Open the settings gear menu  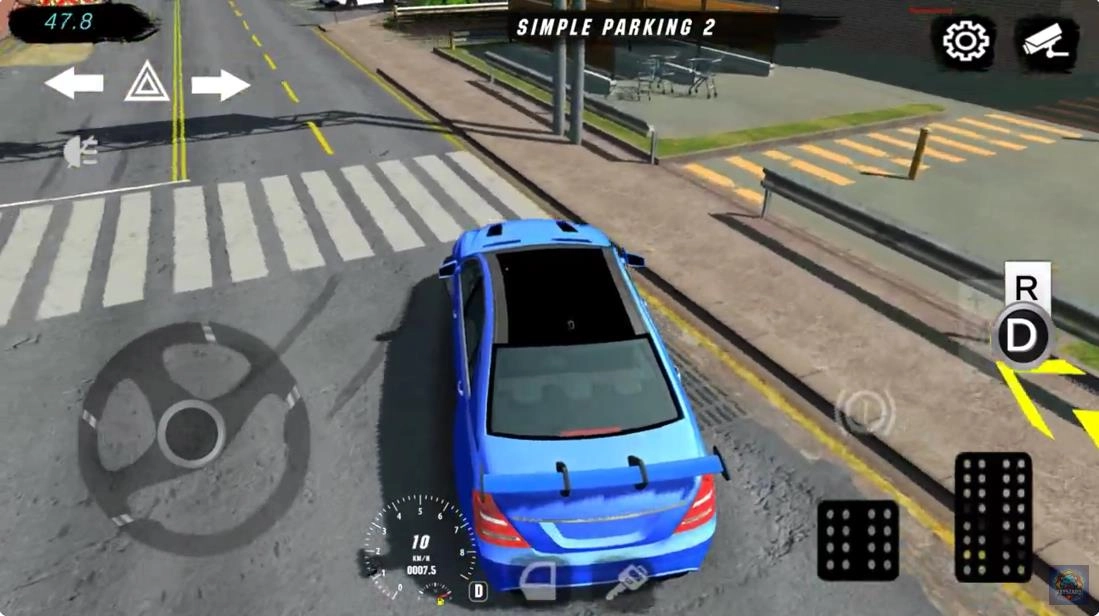[x=964, y=42]
